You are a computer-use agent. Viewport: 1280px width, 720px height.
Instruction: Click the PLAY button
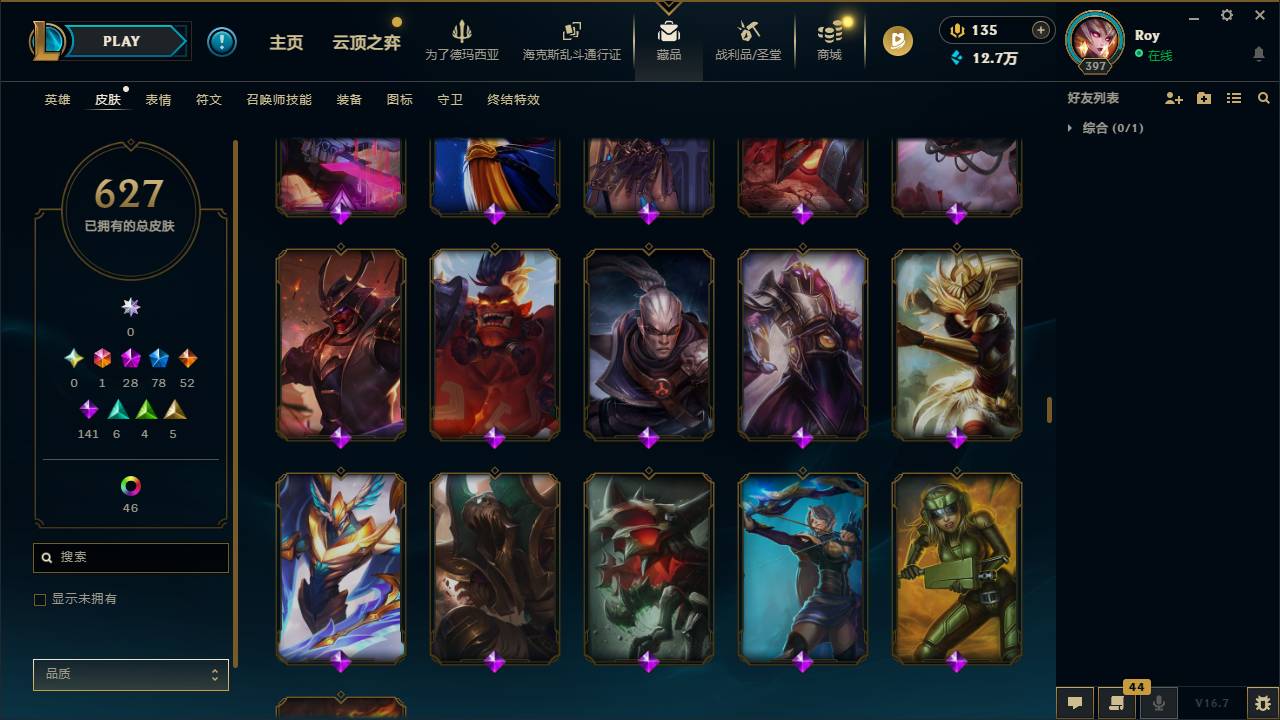pyautogui.click(x=121, y=41)
